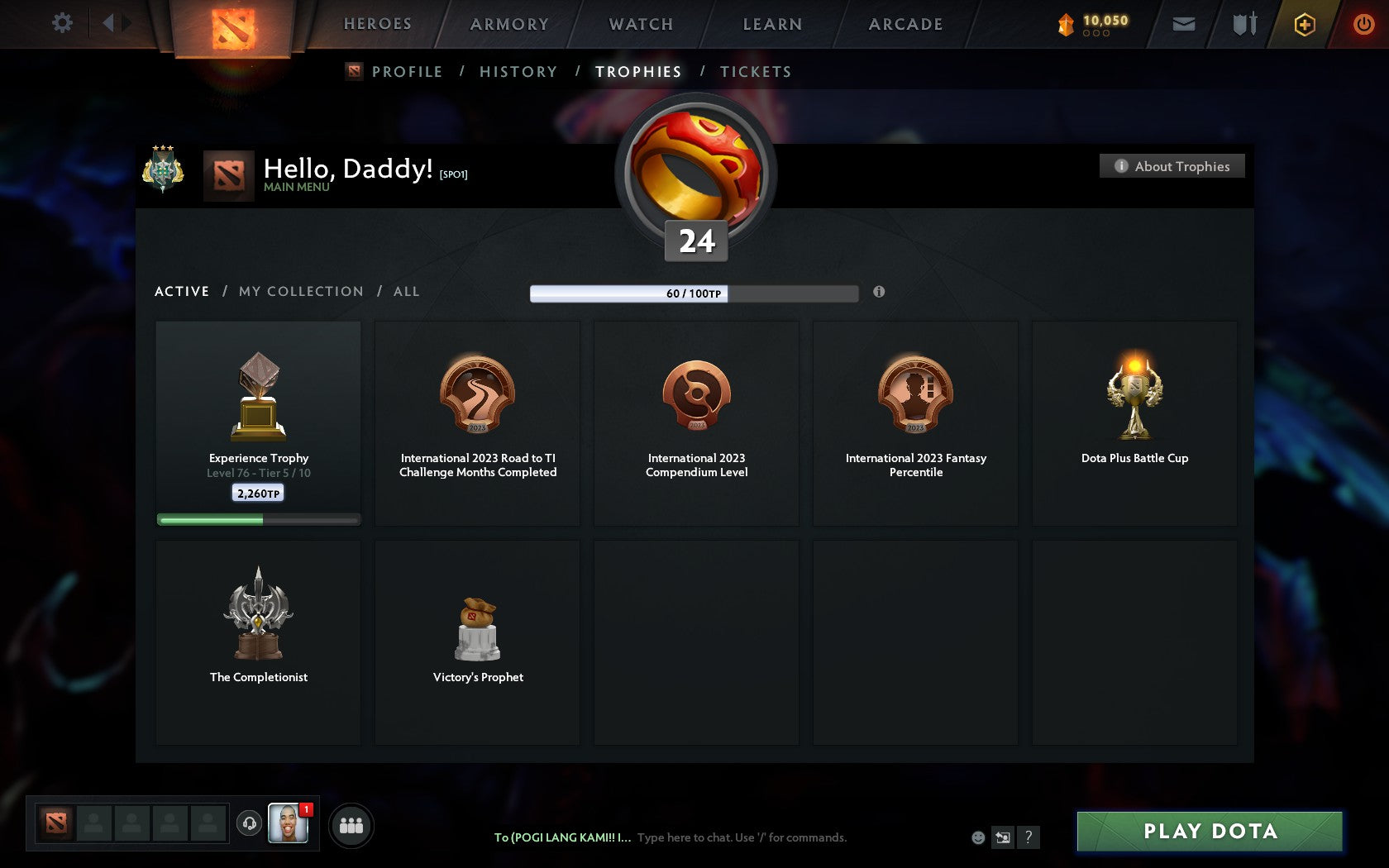Click the red power button icon

pos(1361,24)
